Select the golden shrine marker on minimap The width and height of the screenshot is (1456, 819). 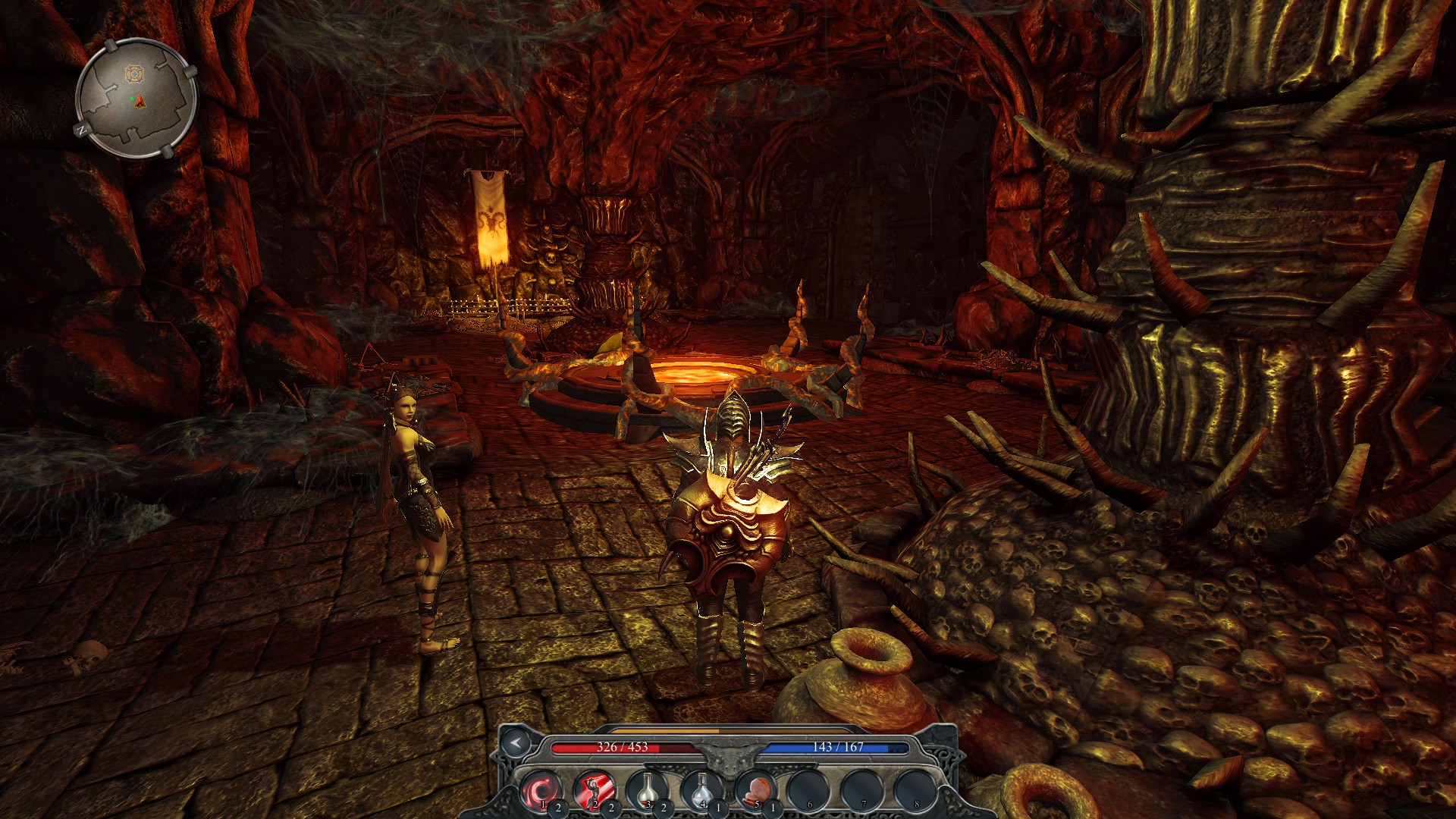coord(134,74)
